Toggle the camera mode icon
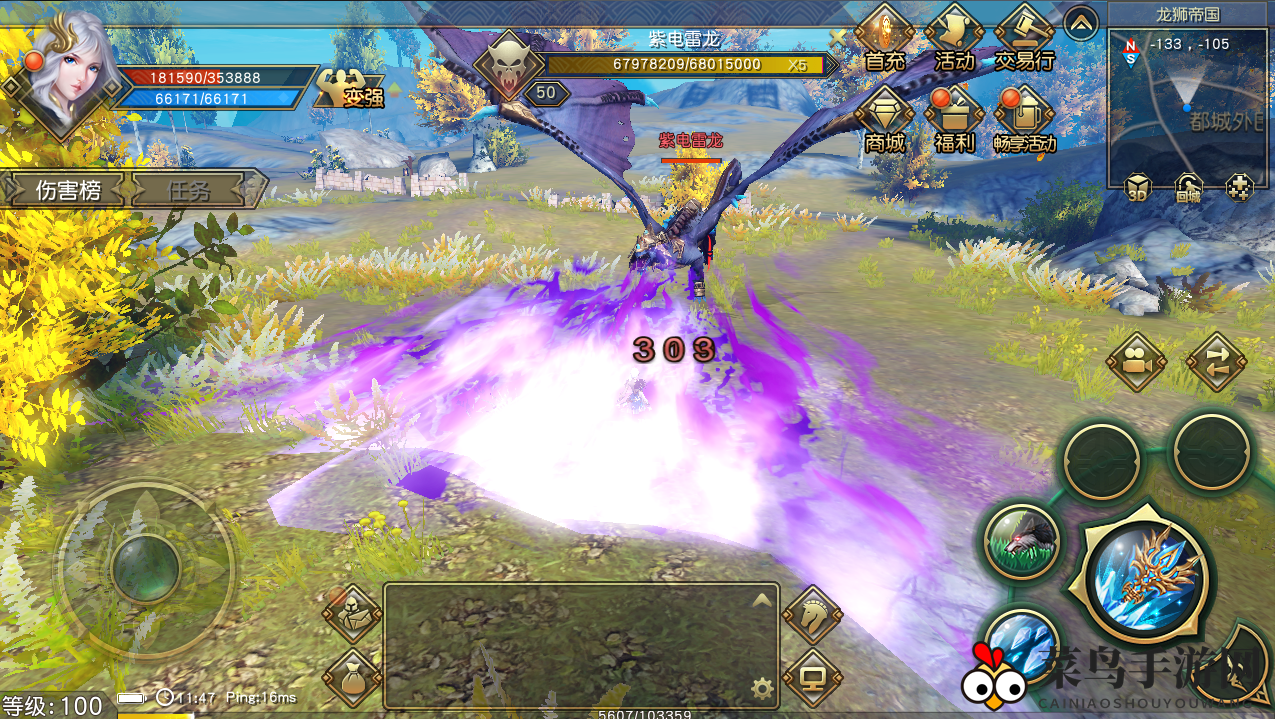 [1136, 361]
